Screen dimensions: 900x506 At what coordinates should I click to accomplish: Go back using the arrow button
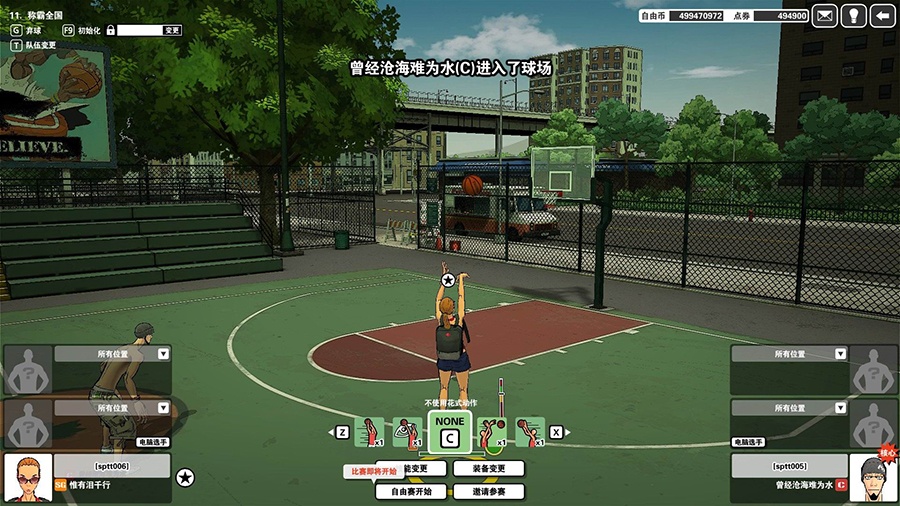[882, 15]
